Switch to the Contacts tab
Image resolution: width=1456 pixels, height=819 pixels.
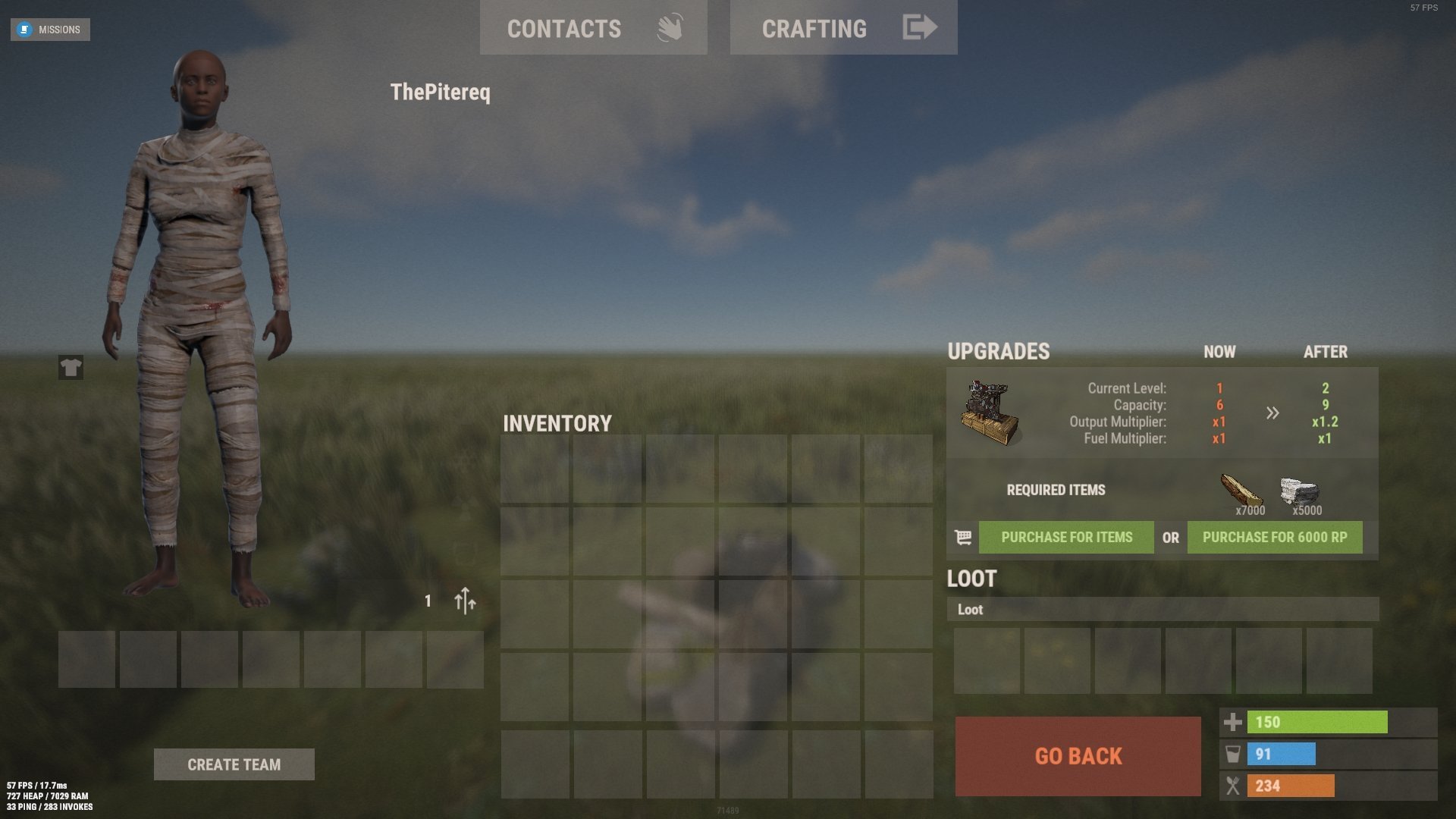(x=564, y=27)
